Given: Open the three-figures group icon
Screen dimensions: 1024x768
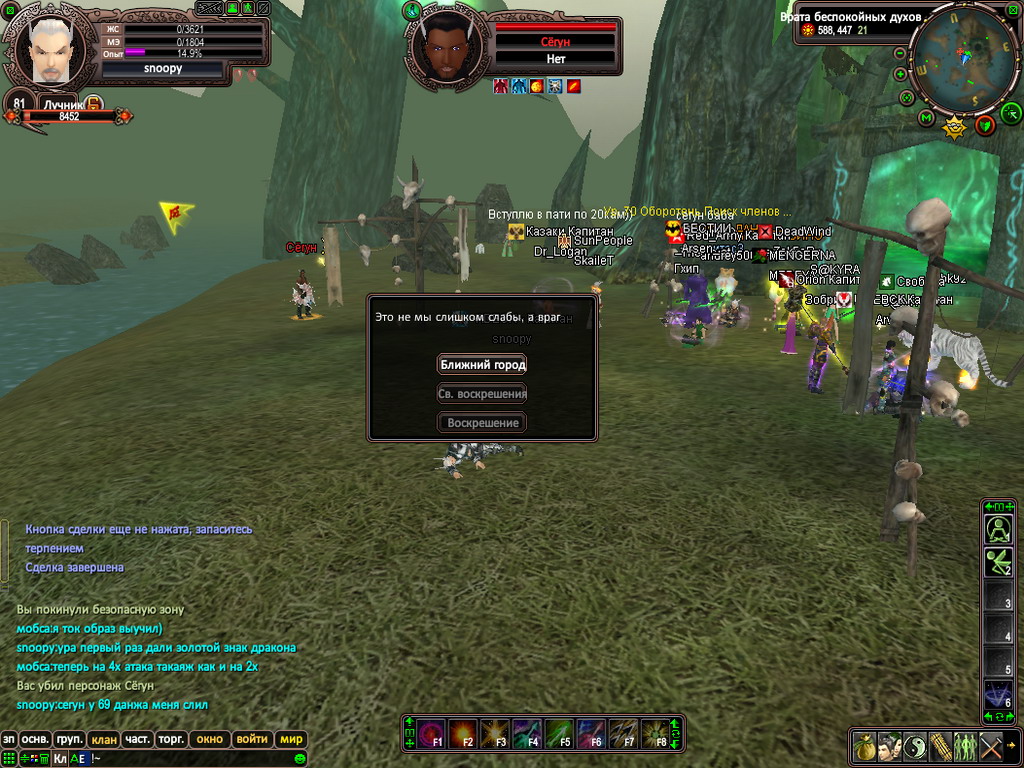Looking at the screenshot, I should coord(965,747).
